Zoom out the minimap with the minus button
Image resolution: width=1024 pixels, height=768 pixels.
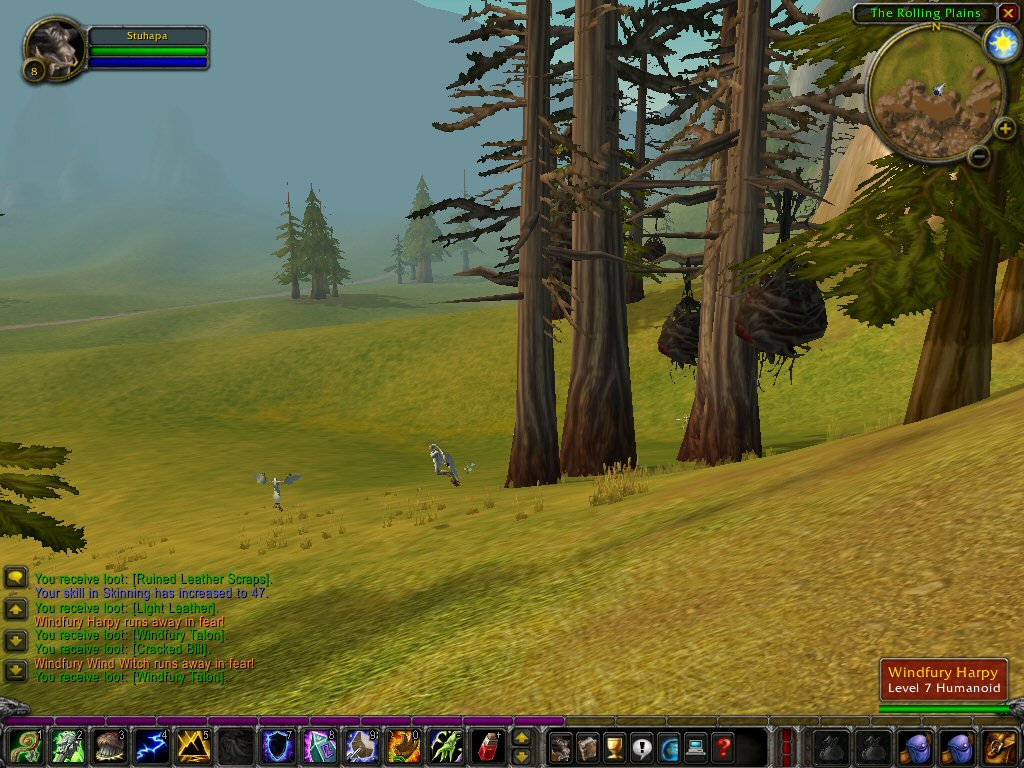click(980, 155)
